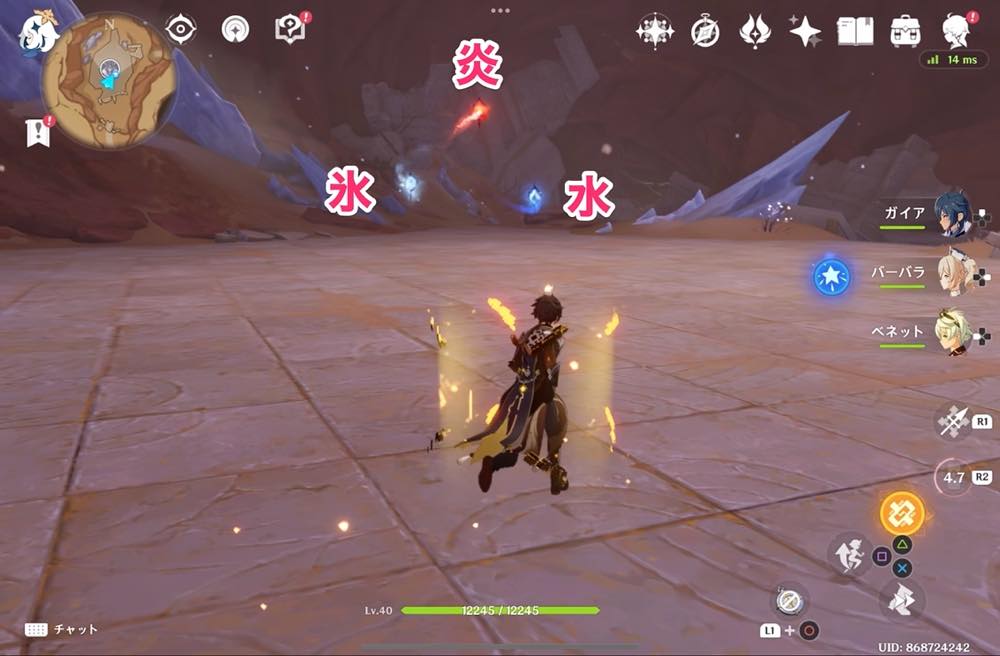Switch to party member ガイア
The width and height of the screenshot is (1000, 656).
[952, 214]
